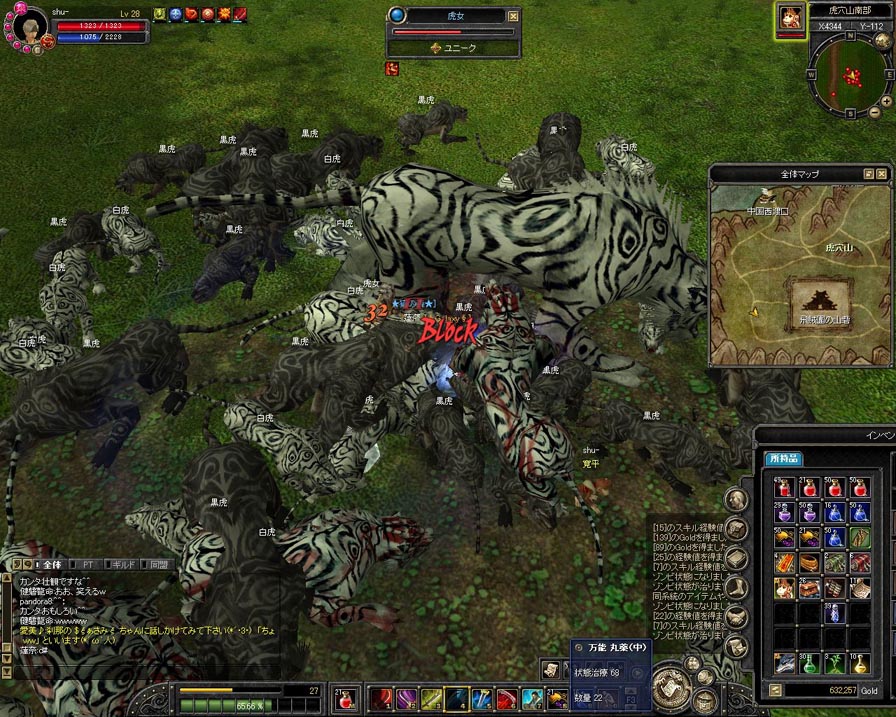Switch to the 所持品 inventory tab

click(x=783, y=459)
